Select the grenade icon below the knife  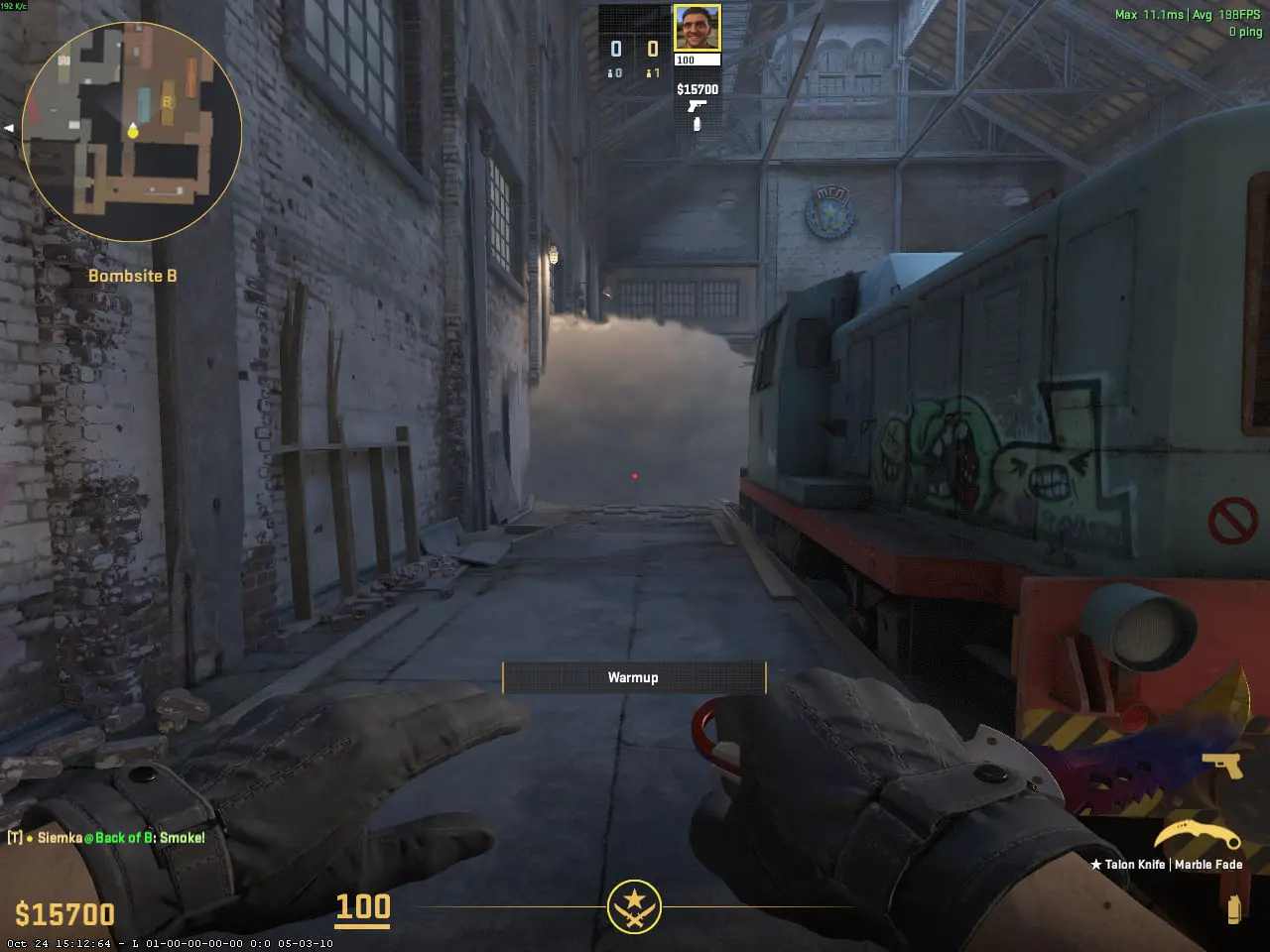pos(1233,909)
